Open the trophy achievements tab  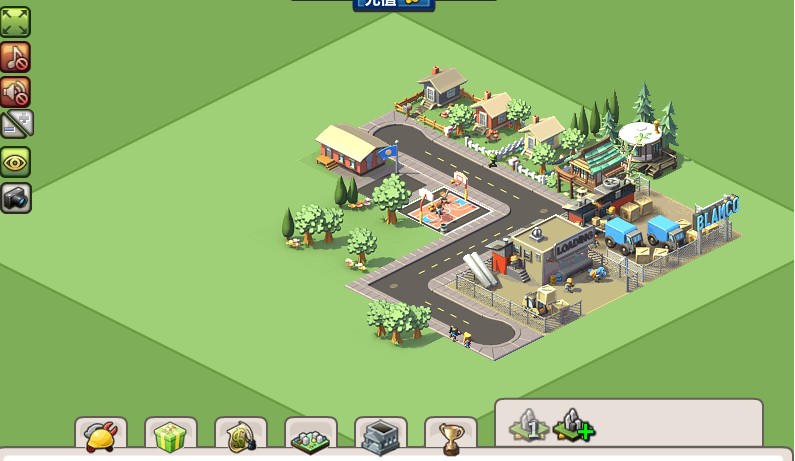tap(451, 436)
